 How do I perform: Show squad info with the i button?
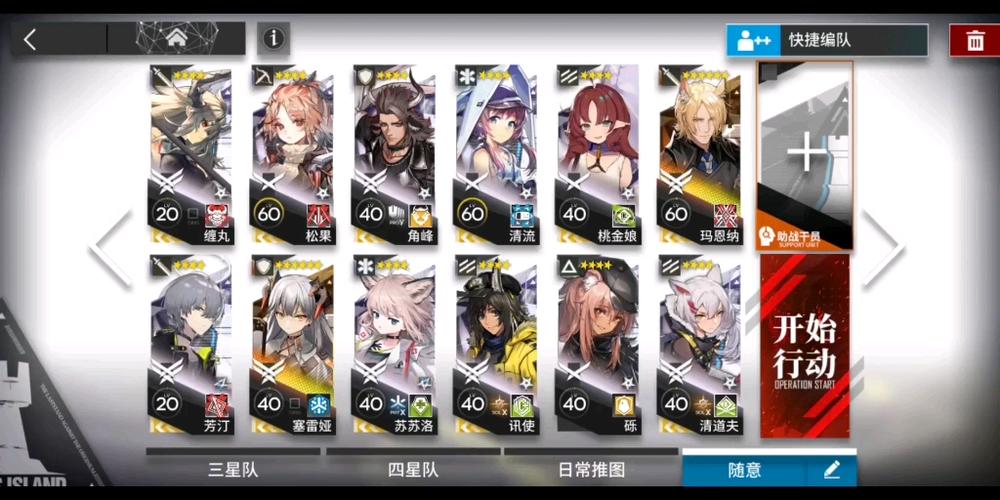273,39
